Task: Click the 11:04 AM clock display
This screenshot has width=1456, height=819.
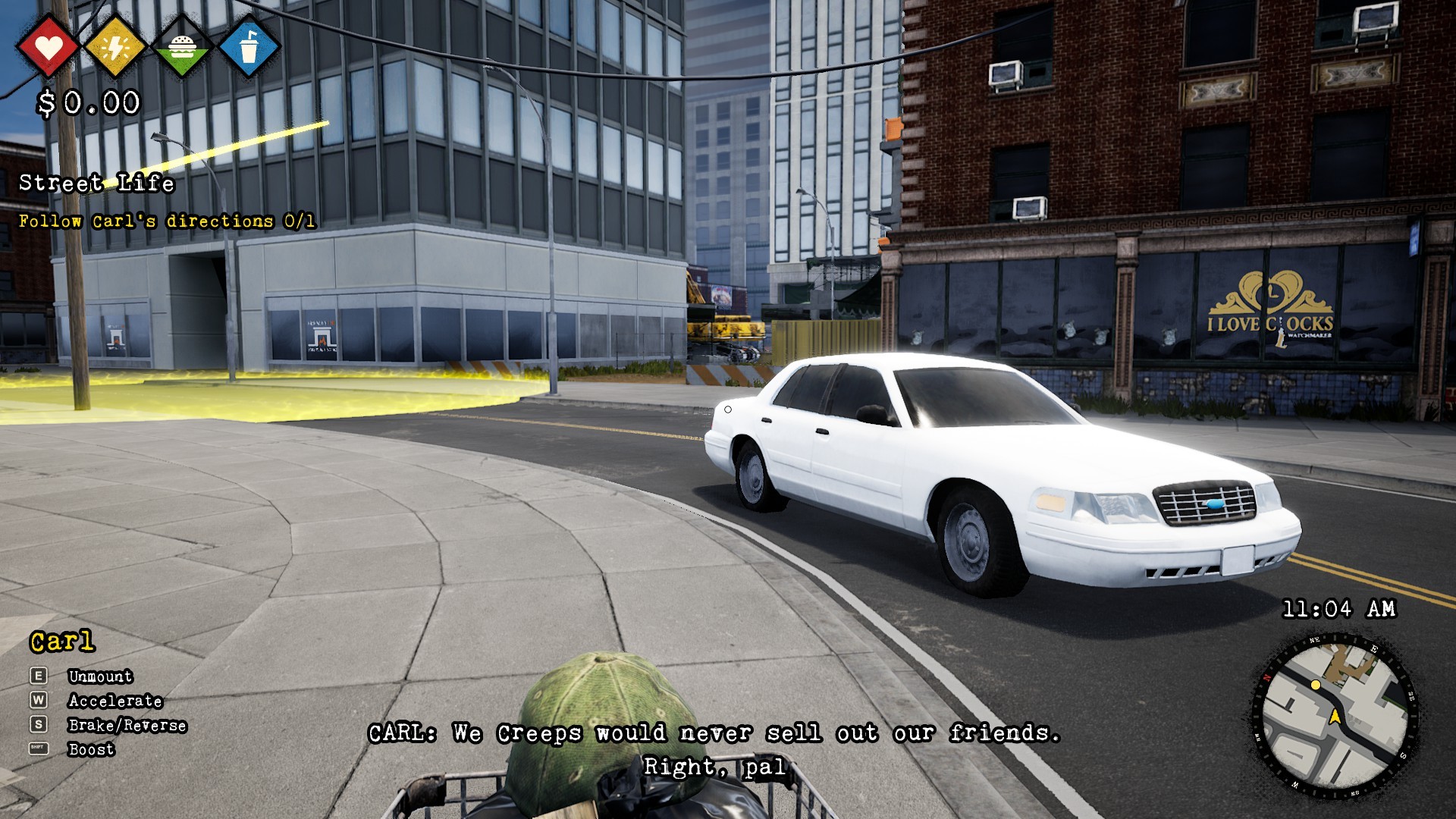Action: [x=1339, y=607]
